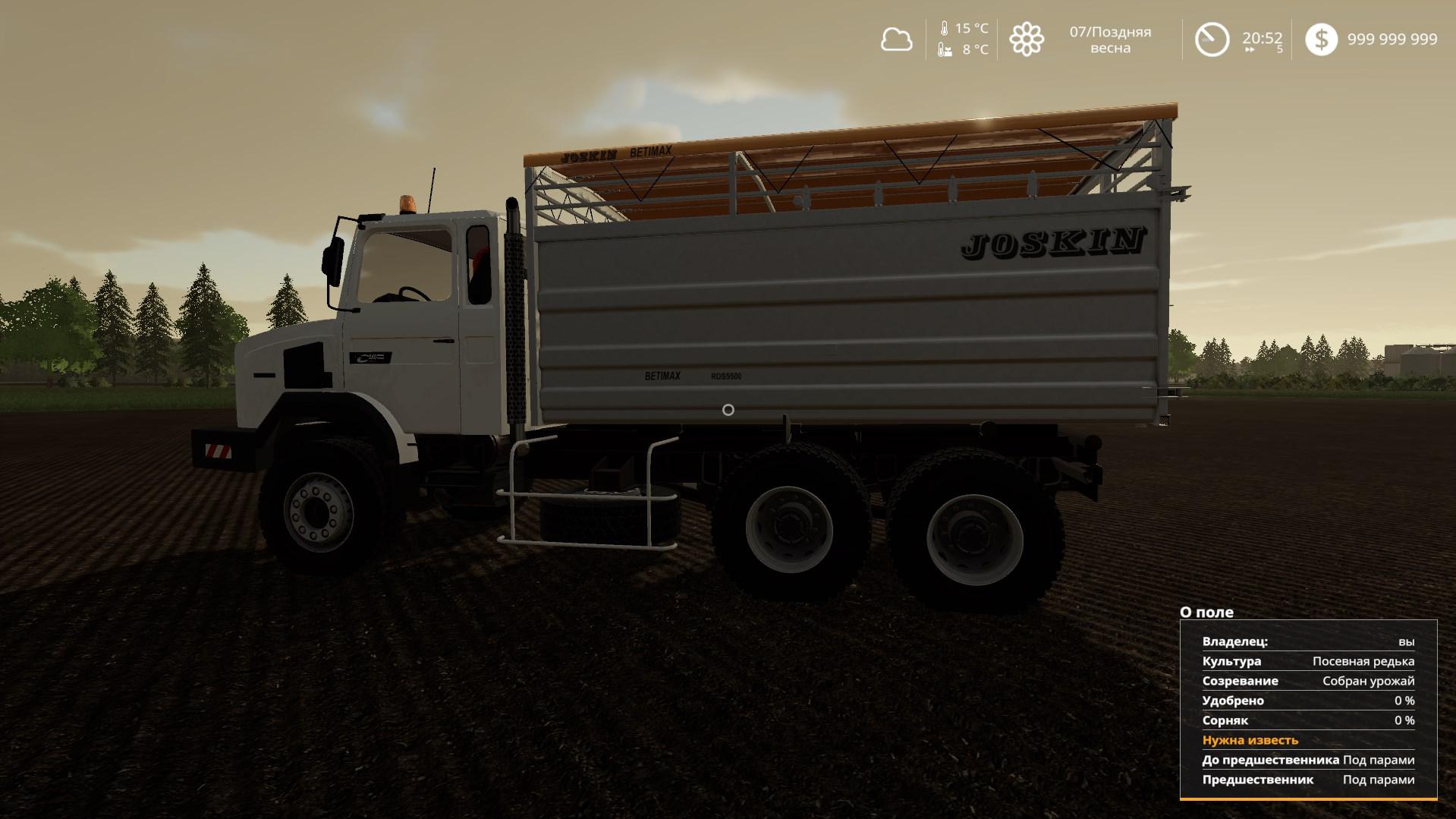
Task: Click the cloud weather icon
Action: tap(896, 39)
